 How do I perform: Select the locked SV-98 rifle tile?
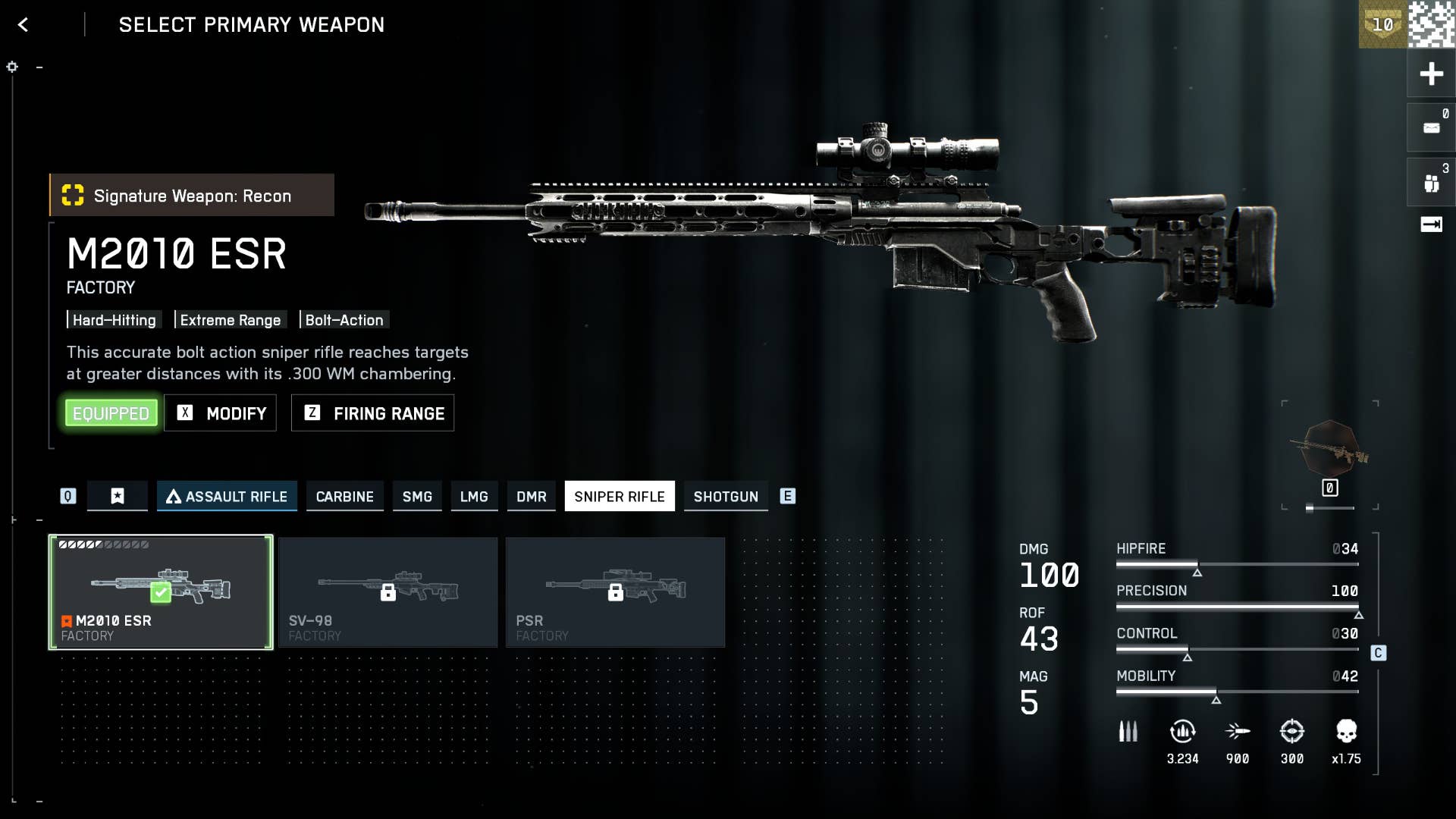(388, 592)
